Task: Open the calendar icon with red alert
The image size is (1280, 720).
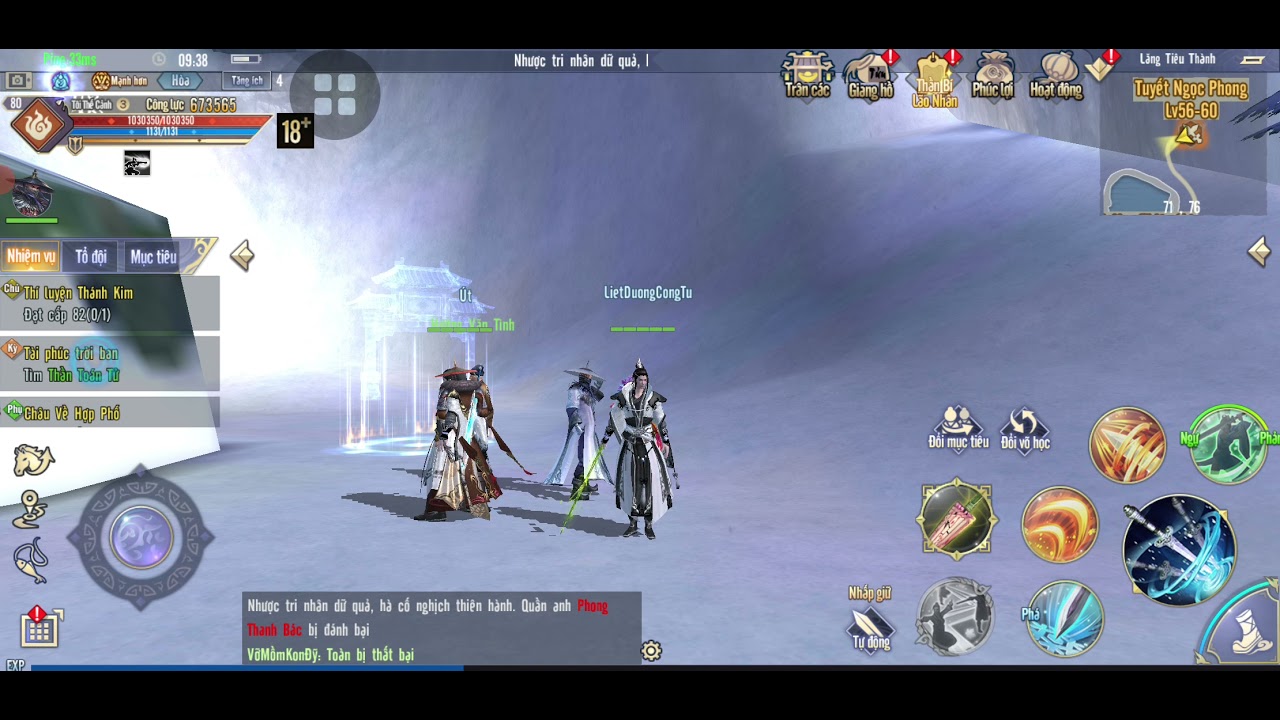Action: point(40,628)
